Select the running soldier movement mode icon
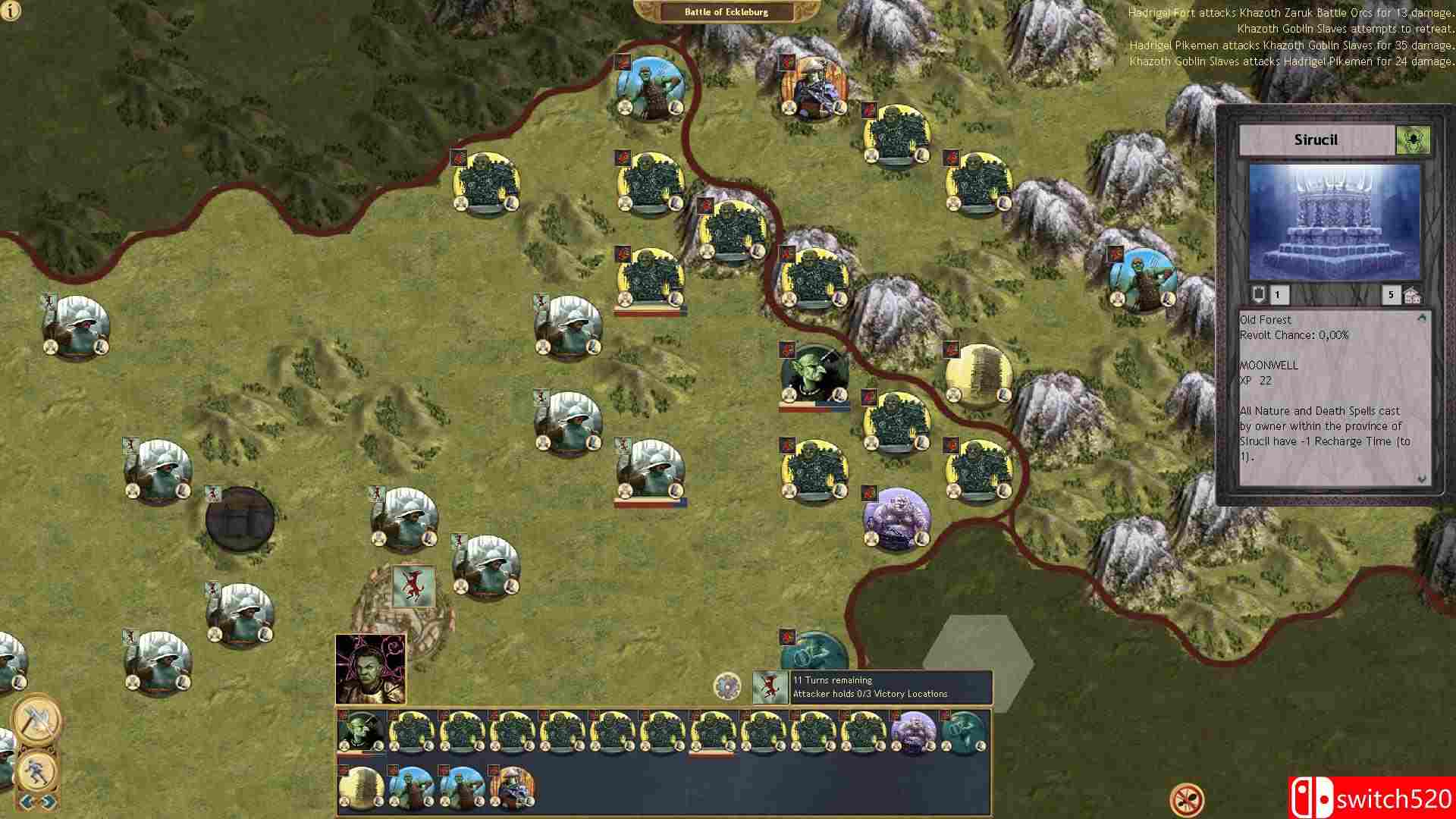 tap(36, 772)
